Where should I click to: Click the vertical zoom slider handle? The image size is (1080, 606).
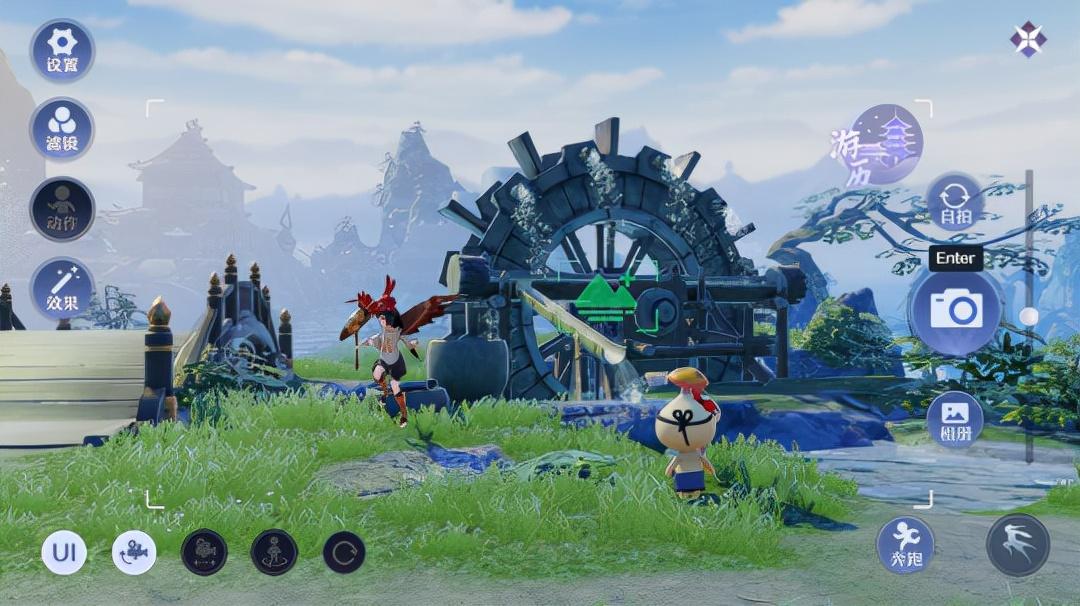click(1029, 316)
